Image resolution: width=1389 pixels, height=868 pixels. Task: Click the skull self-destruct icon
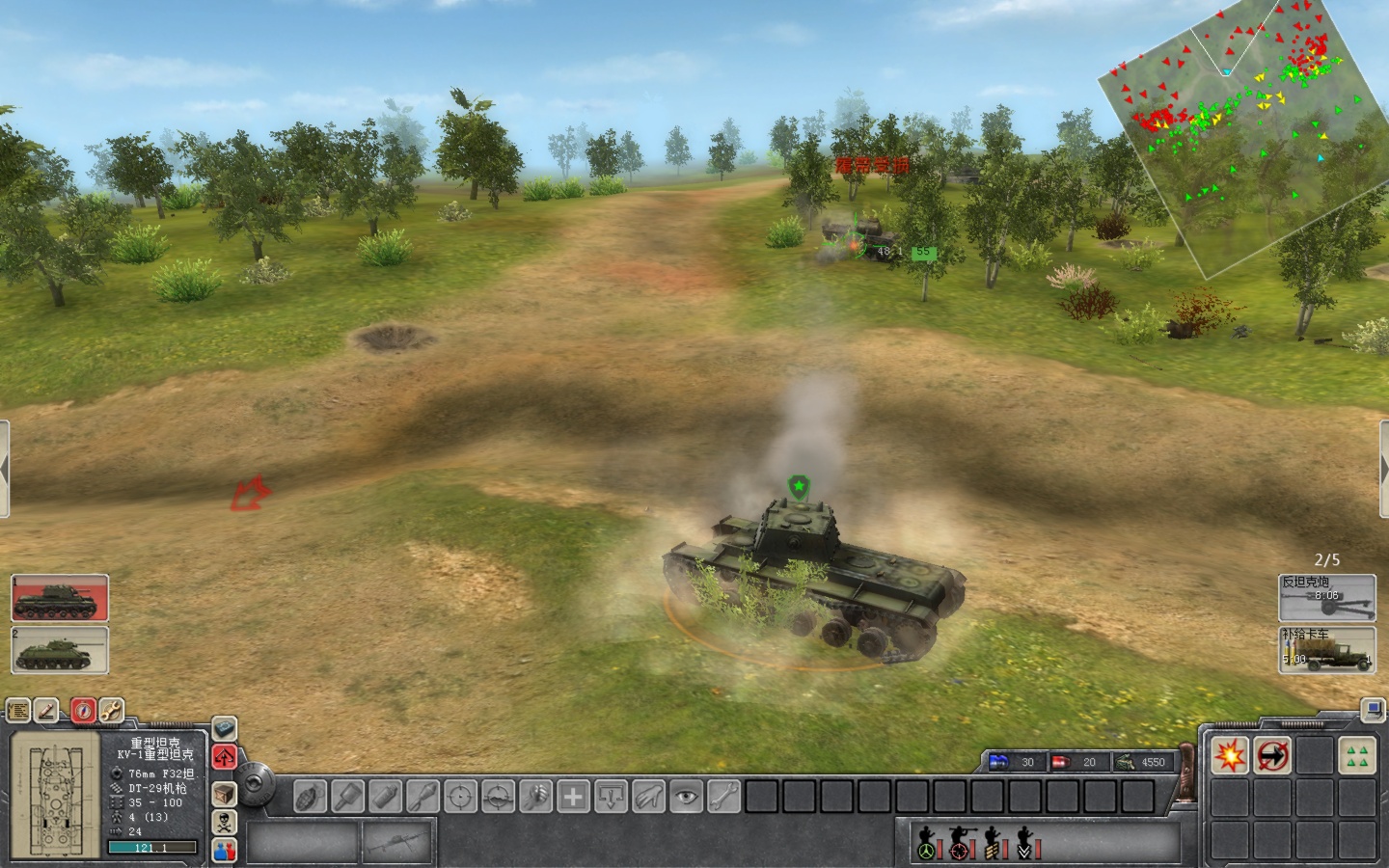coord(223,821)
